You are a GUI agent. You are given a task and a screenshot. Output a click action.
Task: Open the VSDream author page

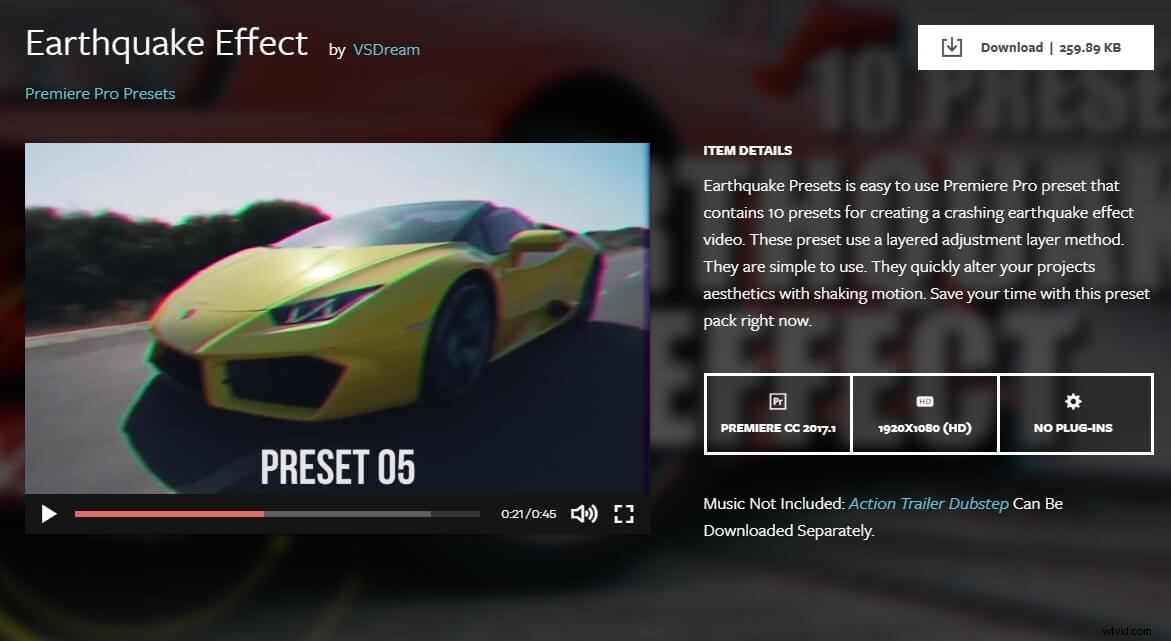coord(386,49)
